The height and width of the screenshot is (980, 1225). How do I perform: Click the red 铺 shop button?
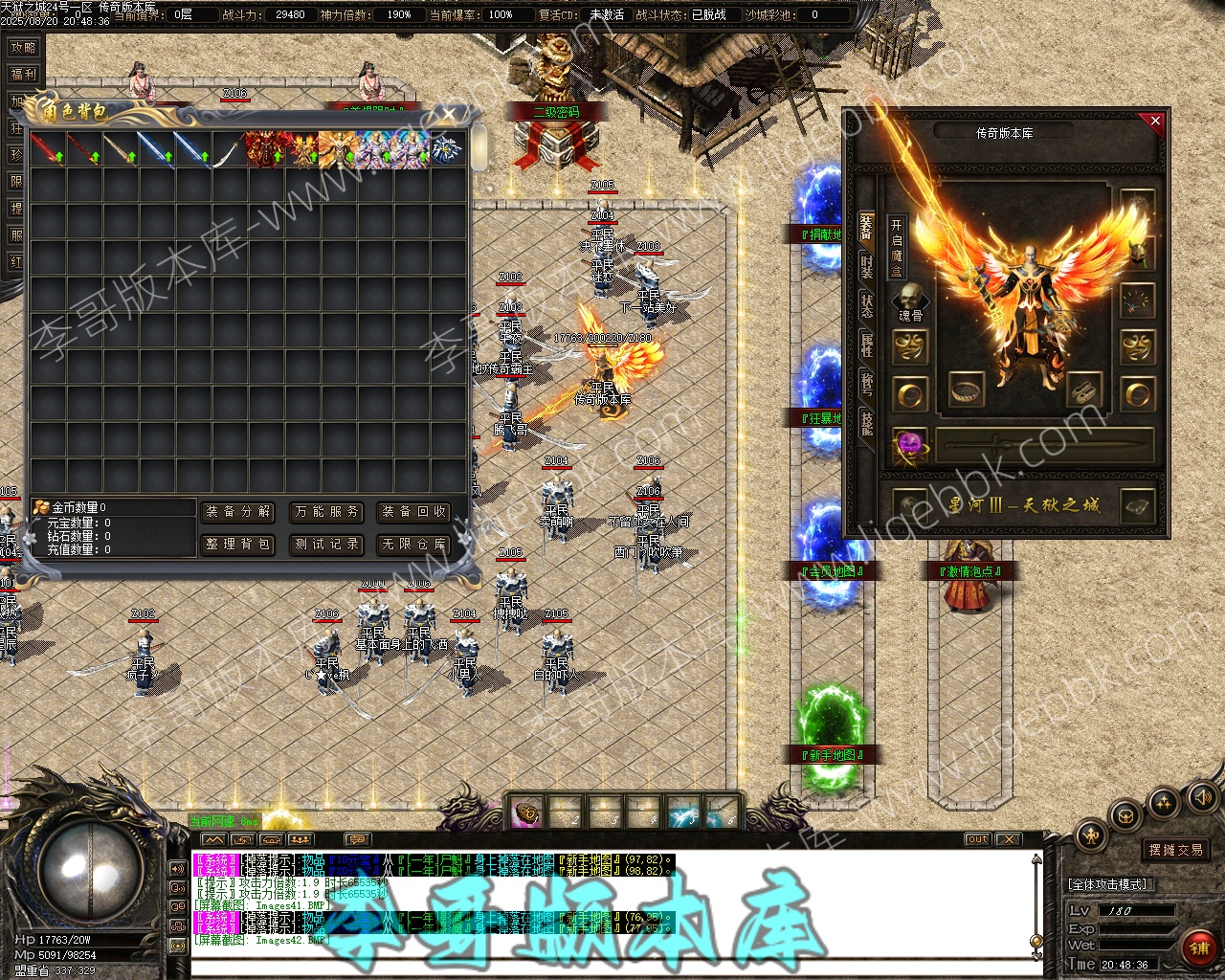[x=1198, y=947]
